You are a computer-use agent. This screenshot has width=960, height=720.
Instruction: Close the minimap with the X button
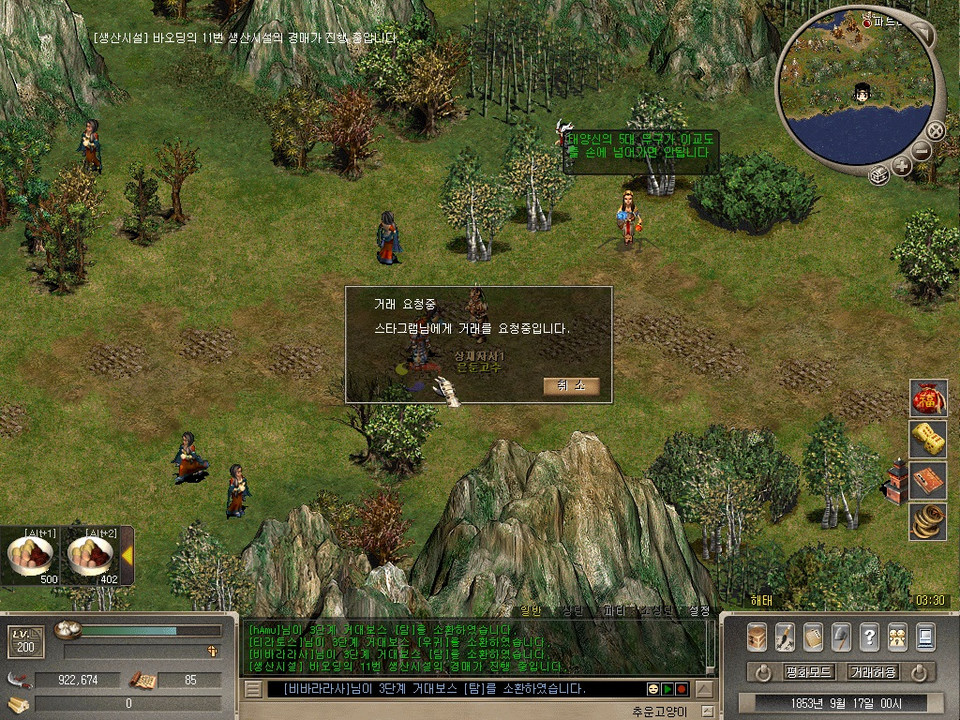tap(935, 130)
